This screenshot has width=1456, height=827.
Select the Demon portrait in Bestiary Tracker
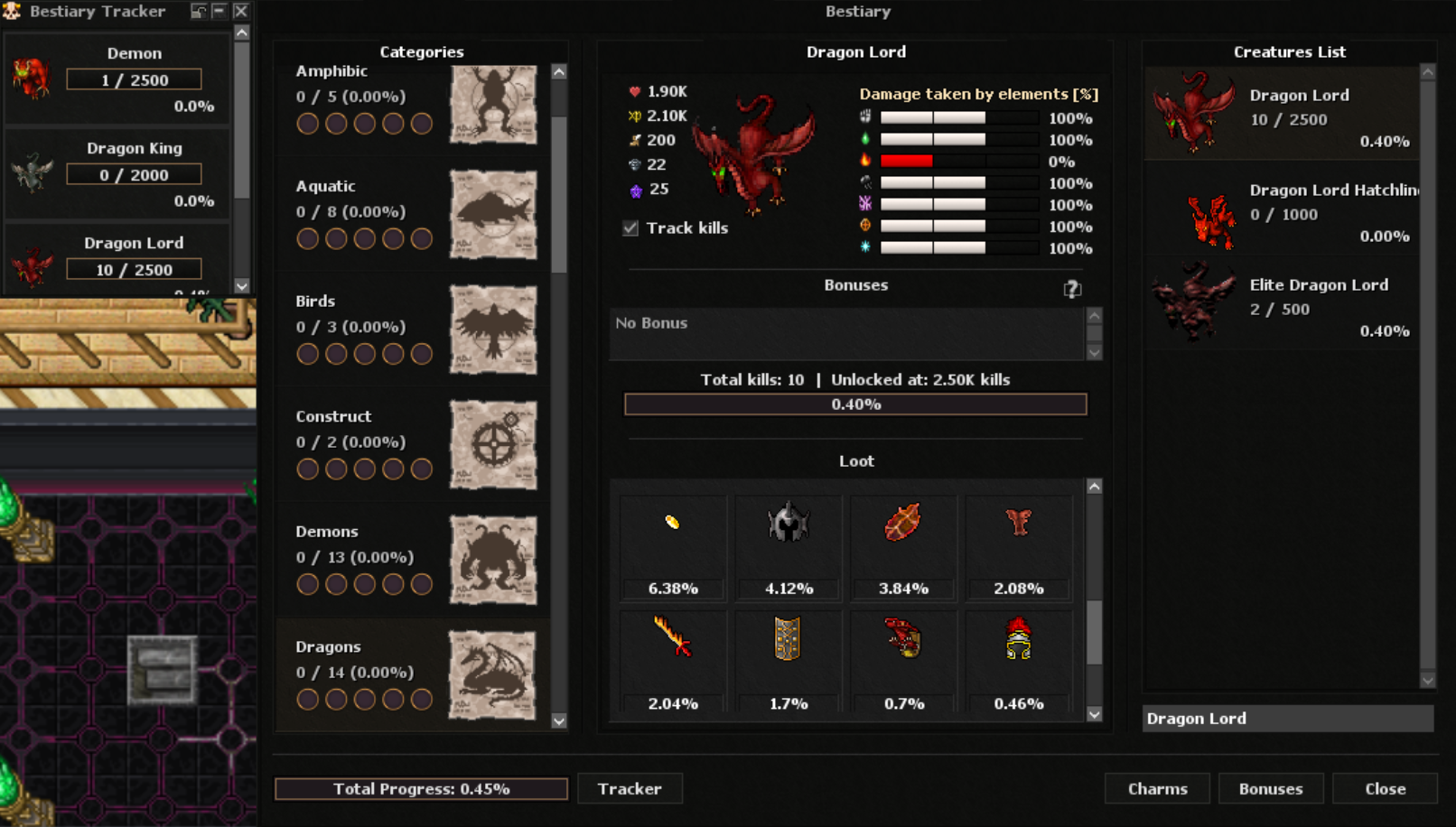pyautogui.click(x=32, y=77)
